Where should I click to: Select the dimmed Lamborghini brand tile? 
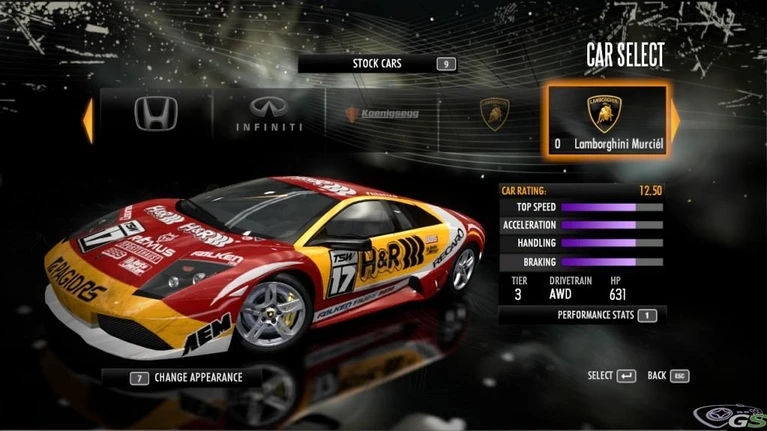pyautogui.click(x=494, y=115)
